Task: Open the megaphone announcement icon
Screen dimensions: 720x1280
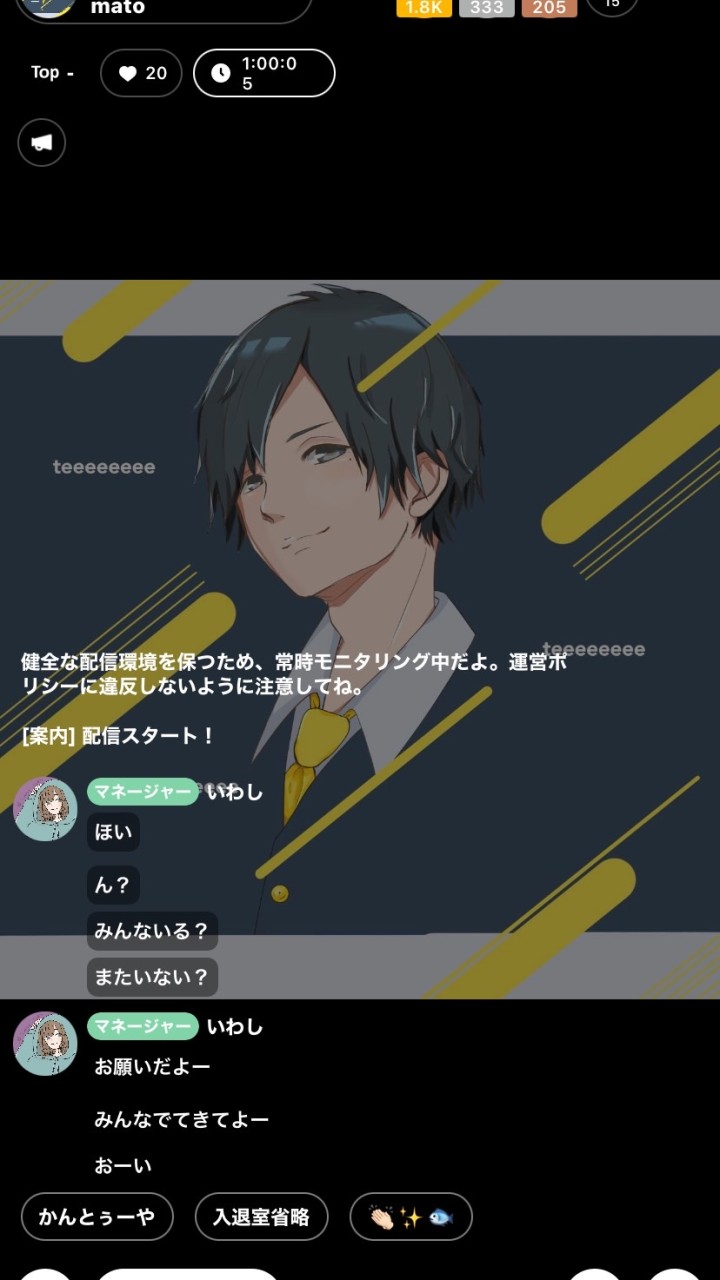Action: [41, 142]
